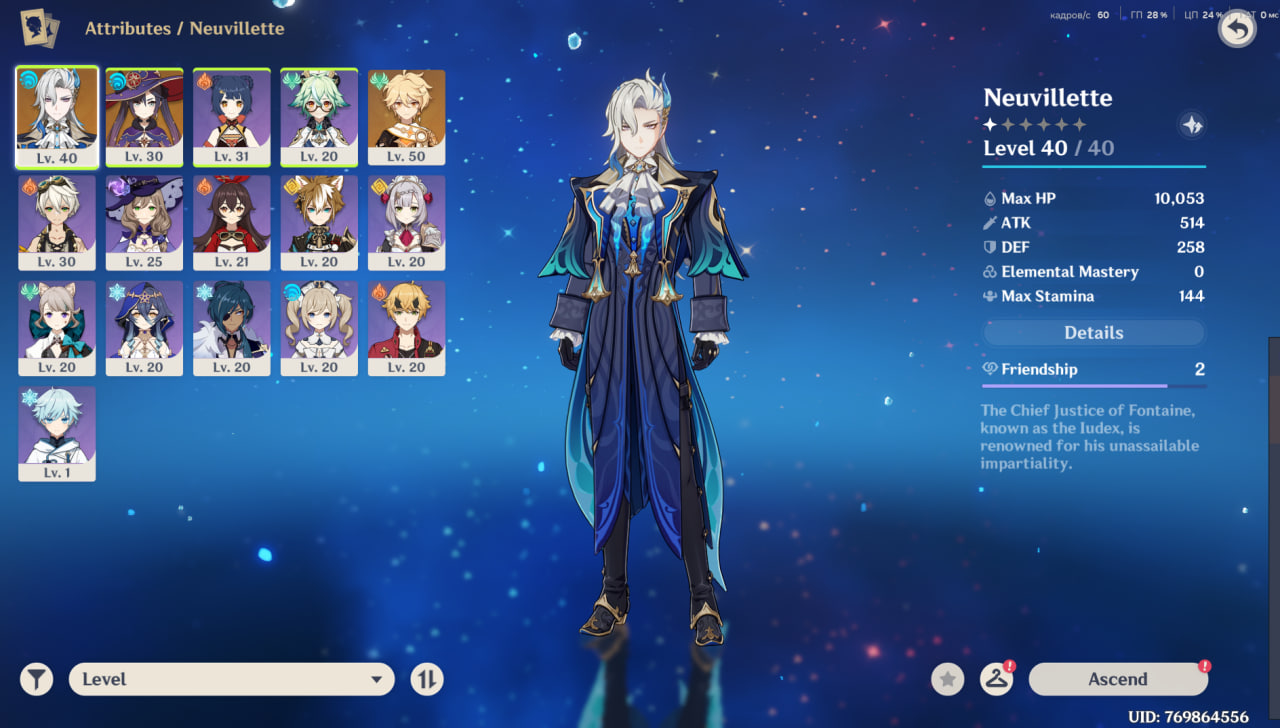Select Chongyun at Lv. 1

(57, 433)
